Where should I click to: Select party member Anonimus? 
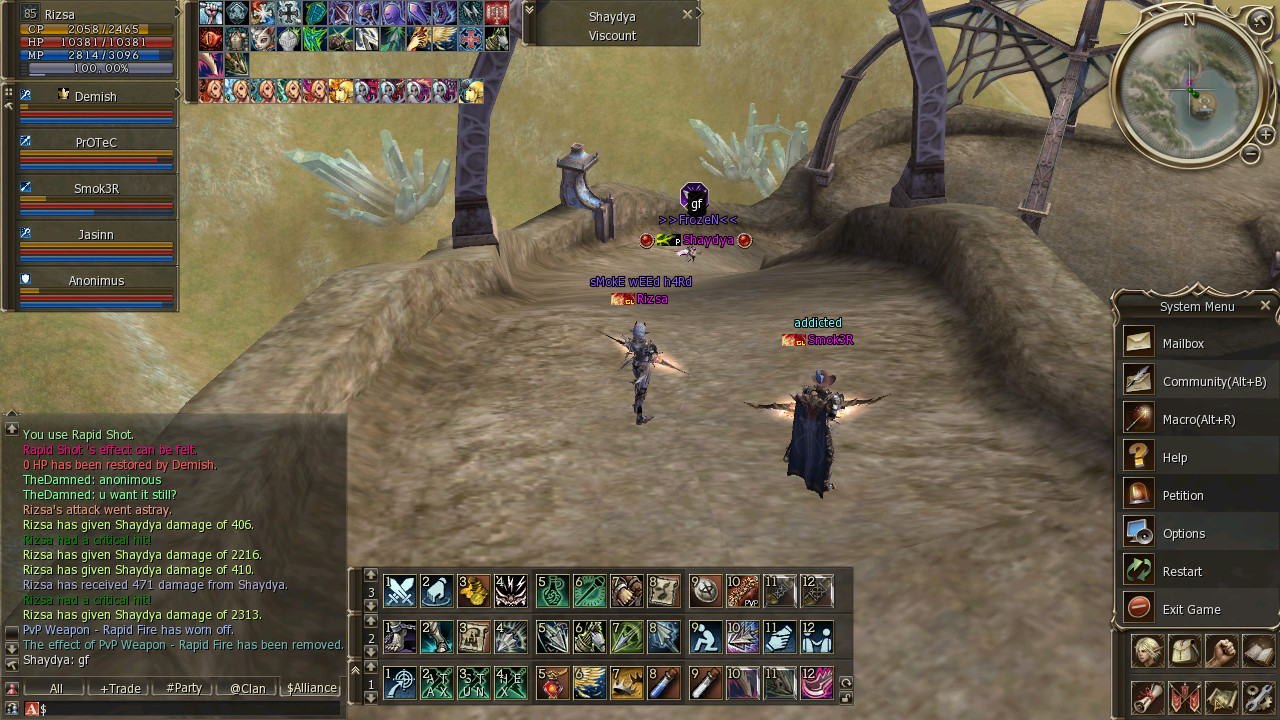pyautogui.click(x=96, y=281)
